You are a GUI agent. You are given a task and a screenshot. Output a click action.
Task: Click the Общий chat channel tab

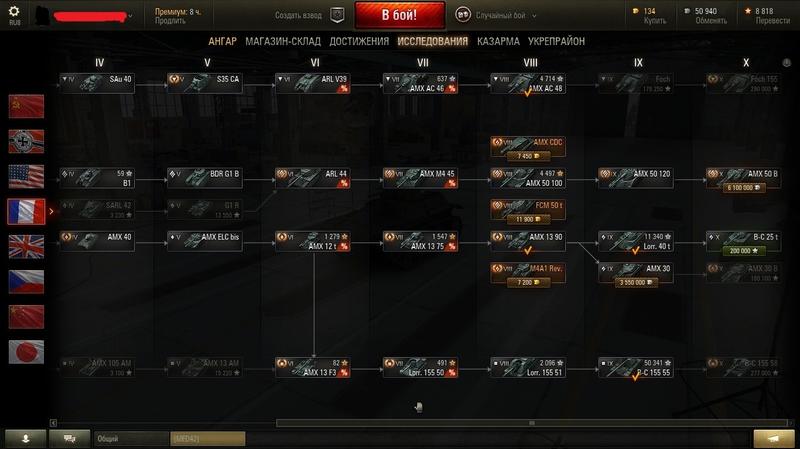point(130,438)
